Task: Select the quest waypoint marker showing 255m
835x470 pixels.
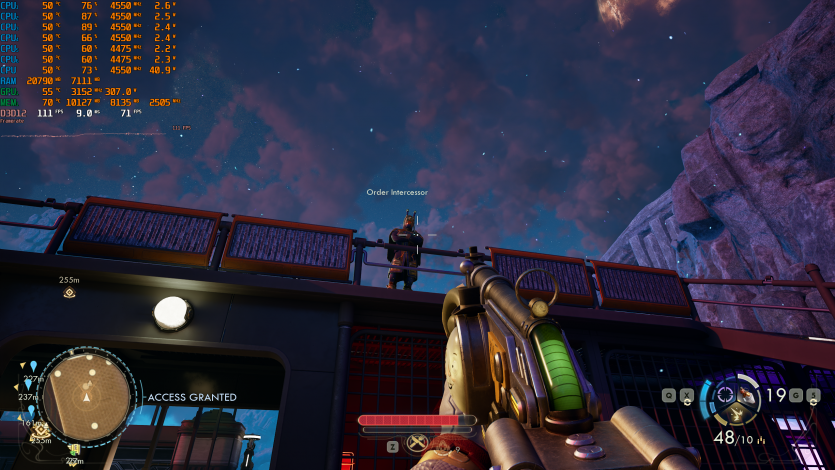Action: [69, 292]
